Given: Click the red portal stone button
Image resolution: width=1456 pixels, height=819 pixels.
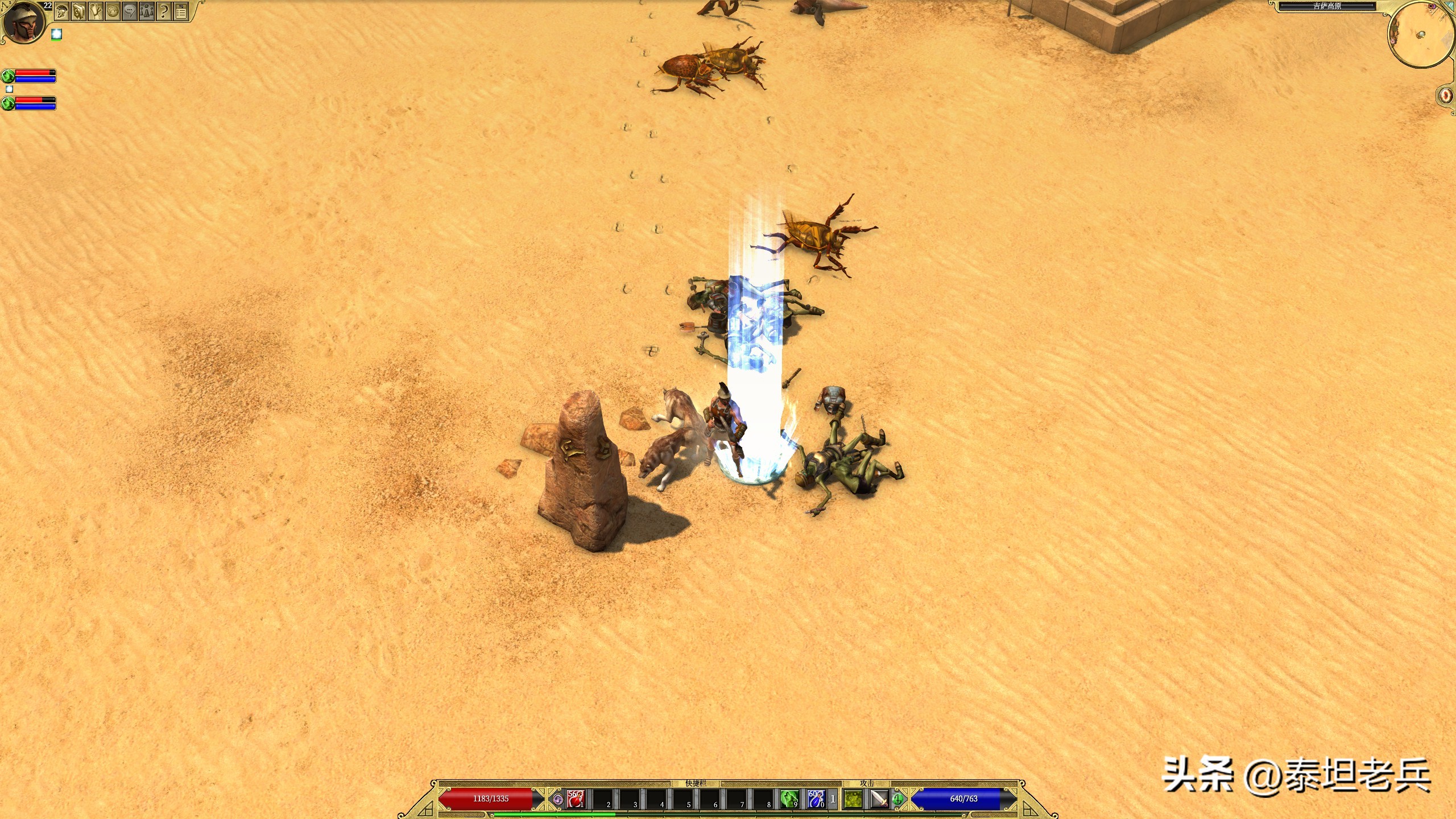Looking at the screenshot, I should (1446, 95).
